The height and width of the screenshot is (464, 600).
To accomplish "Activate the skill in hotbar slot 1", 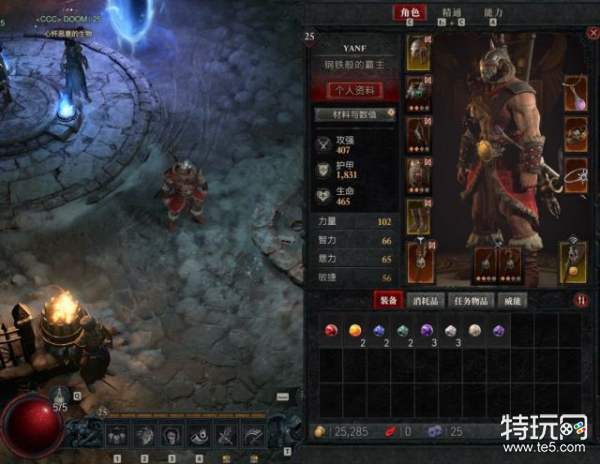I will (x=117, y=435).
